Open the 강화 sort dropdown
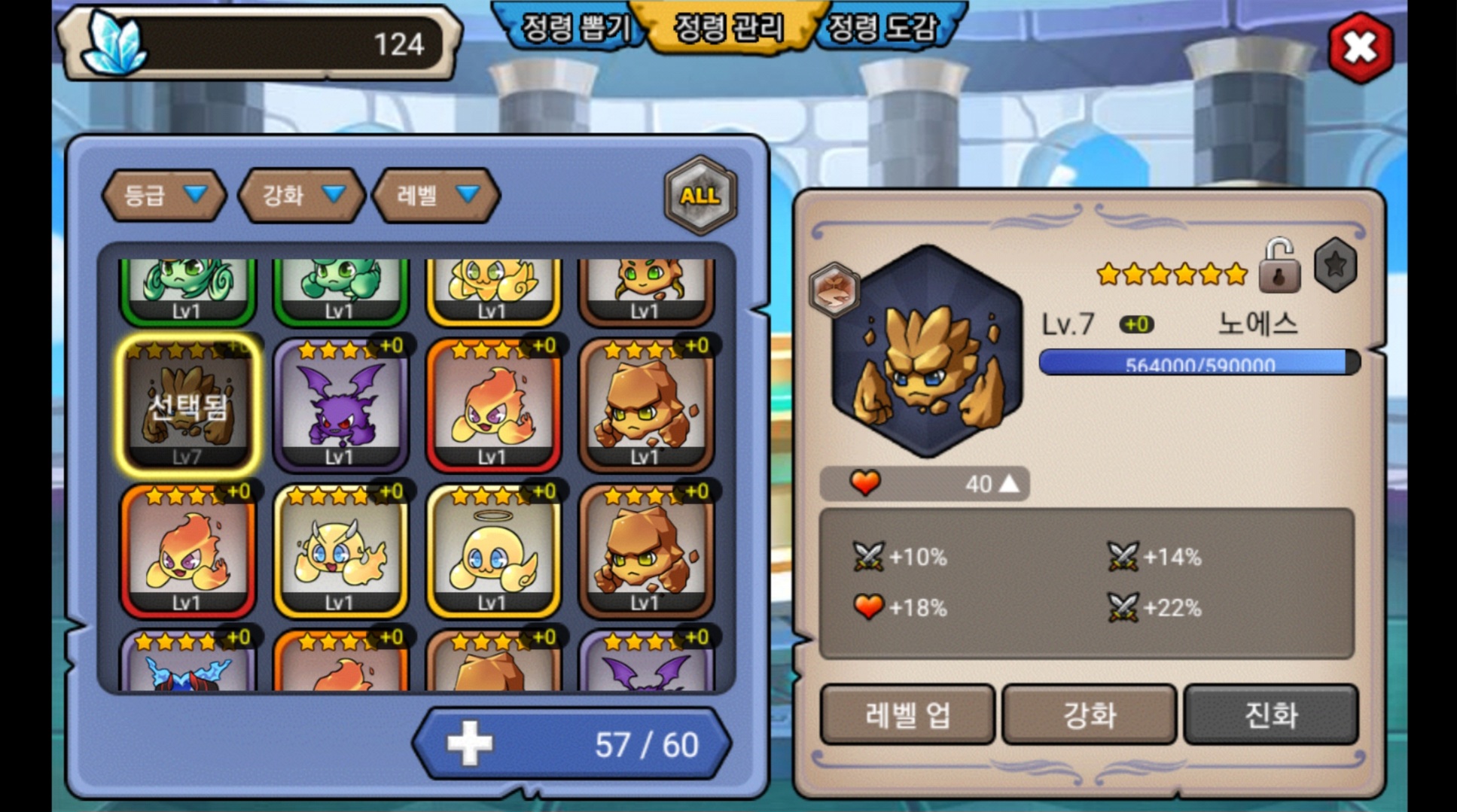This screenshot has height=812, width=1457. click(302, 196)
